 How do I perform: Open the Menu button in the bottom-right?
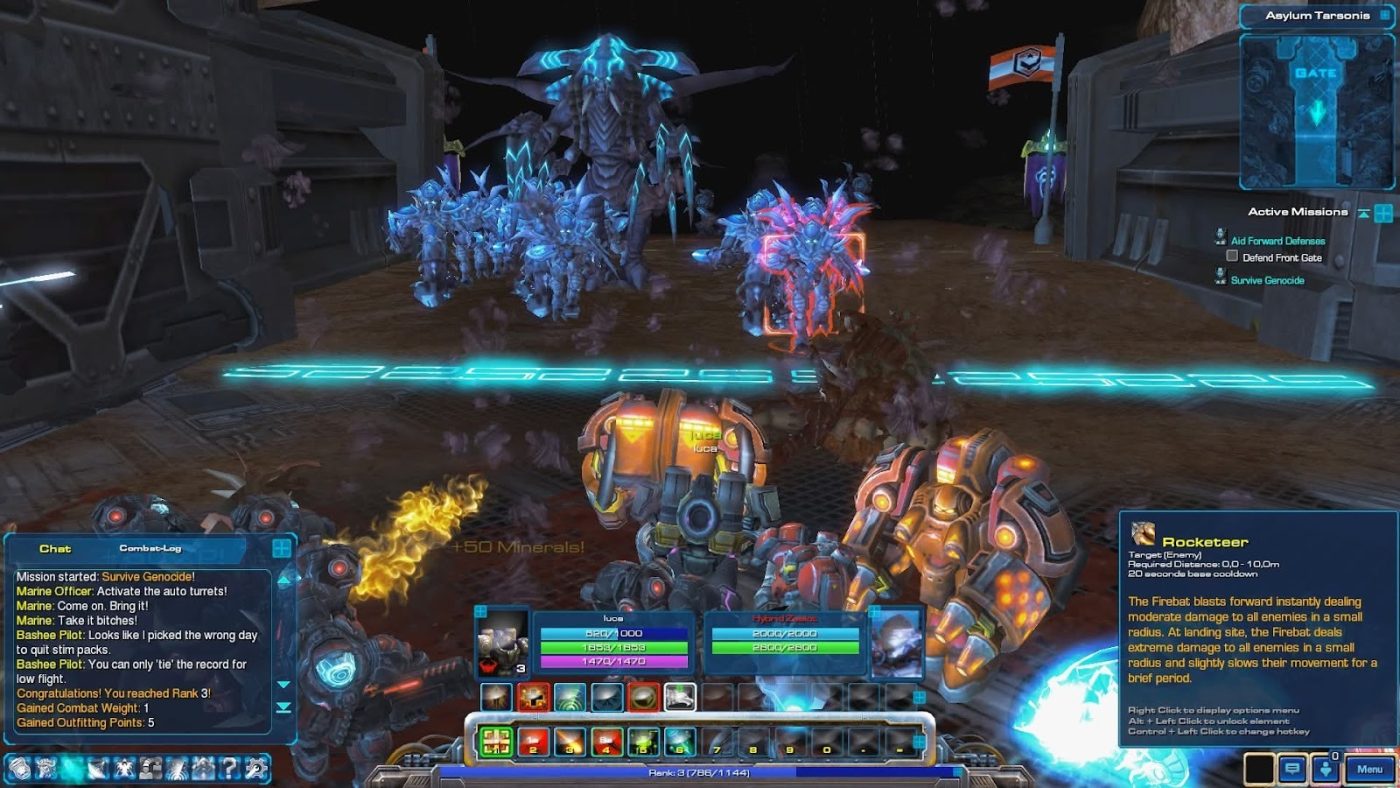(1368, 769)
